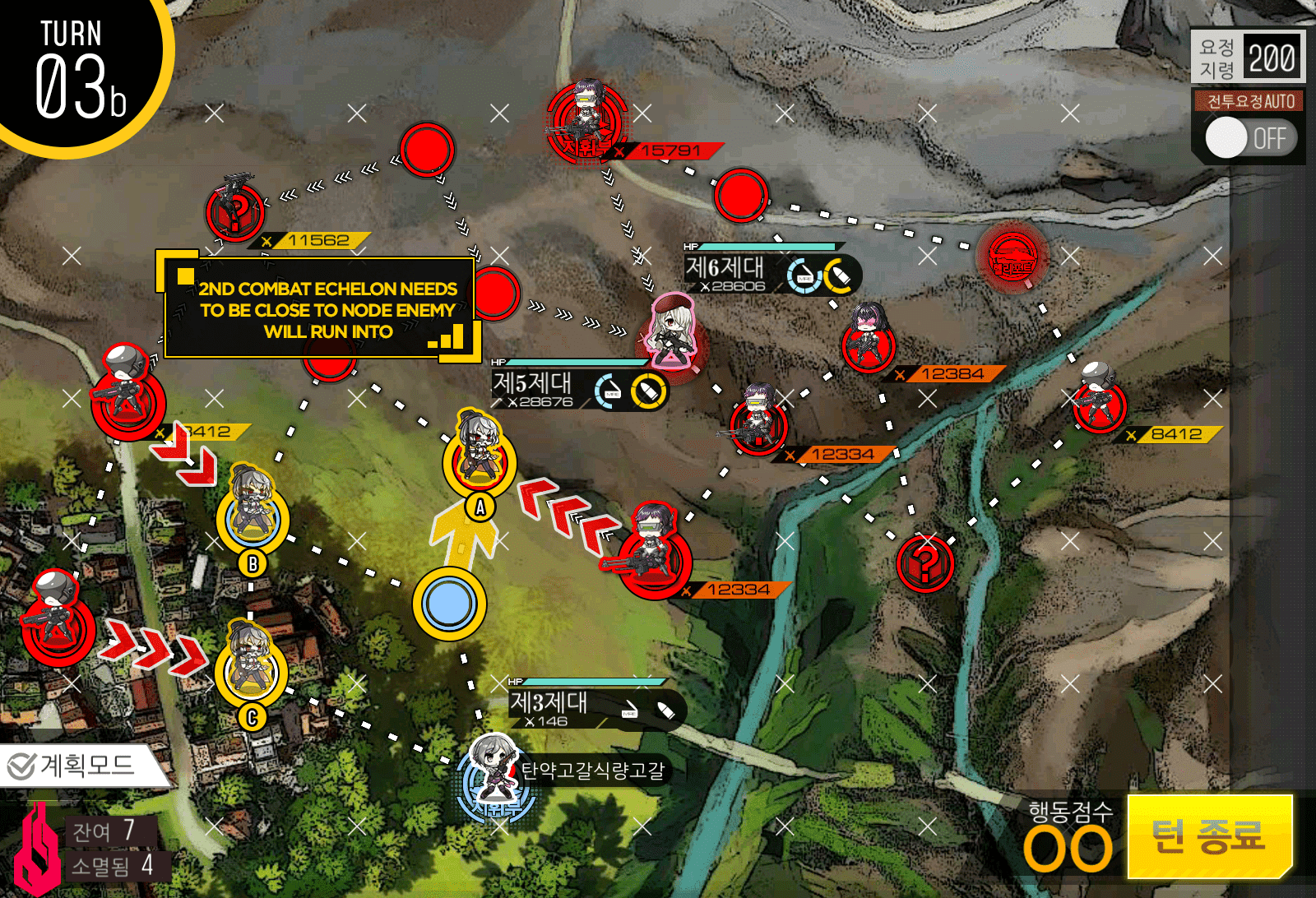This screenshot has width=1316, height=898.
Task: Click the 요정지령 200 points display
Action: (1246, 58)
